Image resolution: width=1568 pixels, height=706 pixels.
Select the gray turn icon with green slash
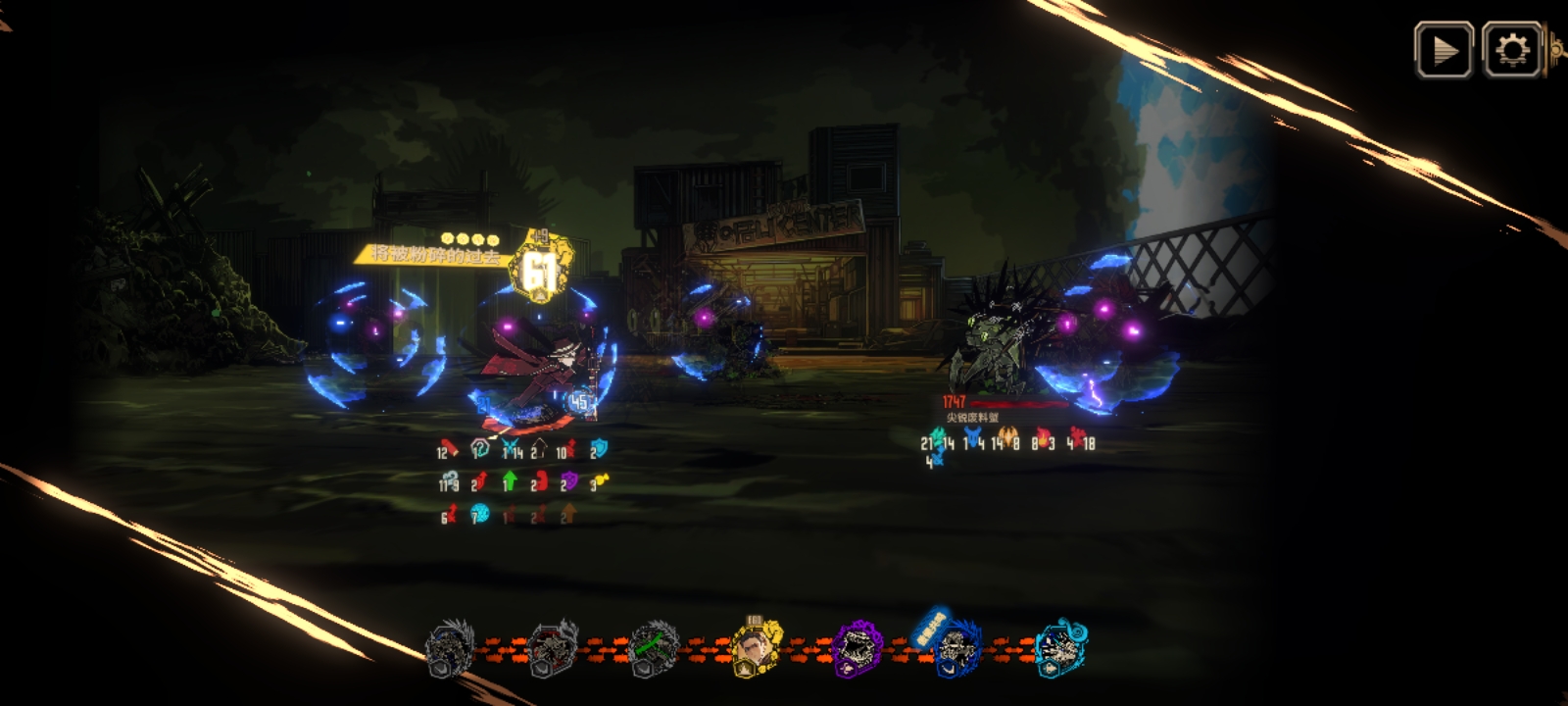(x=653, y=648)
